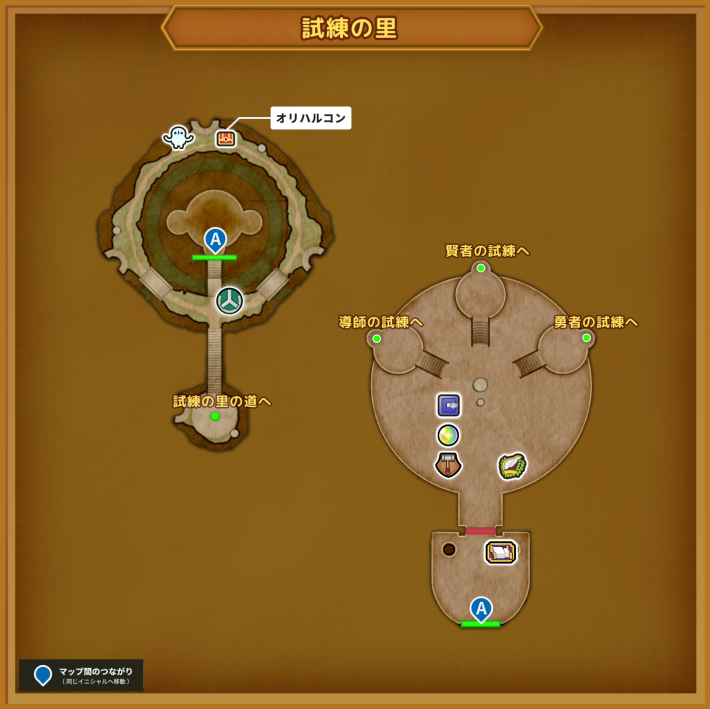Image resolution: width=710 pixels, height=709 pixels.
Task: Click the A connection pin by inn room
Action: tap(481, 608)
